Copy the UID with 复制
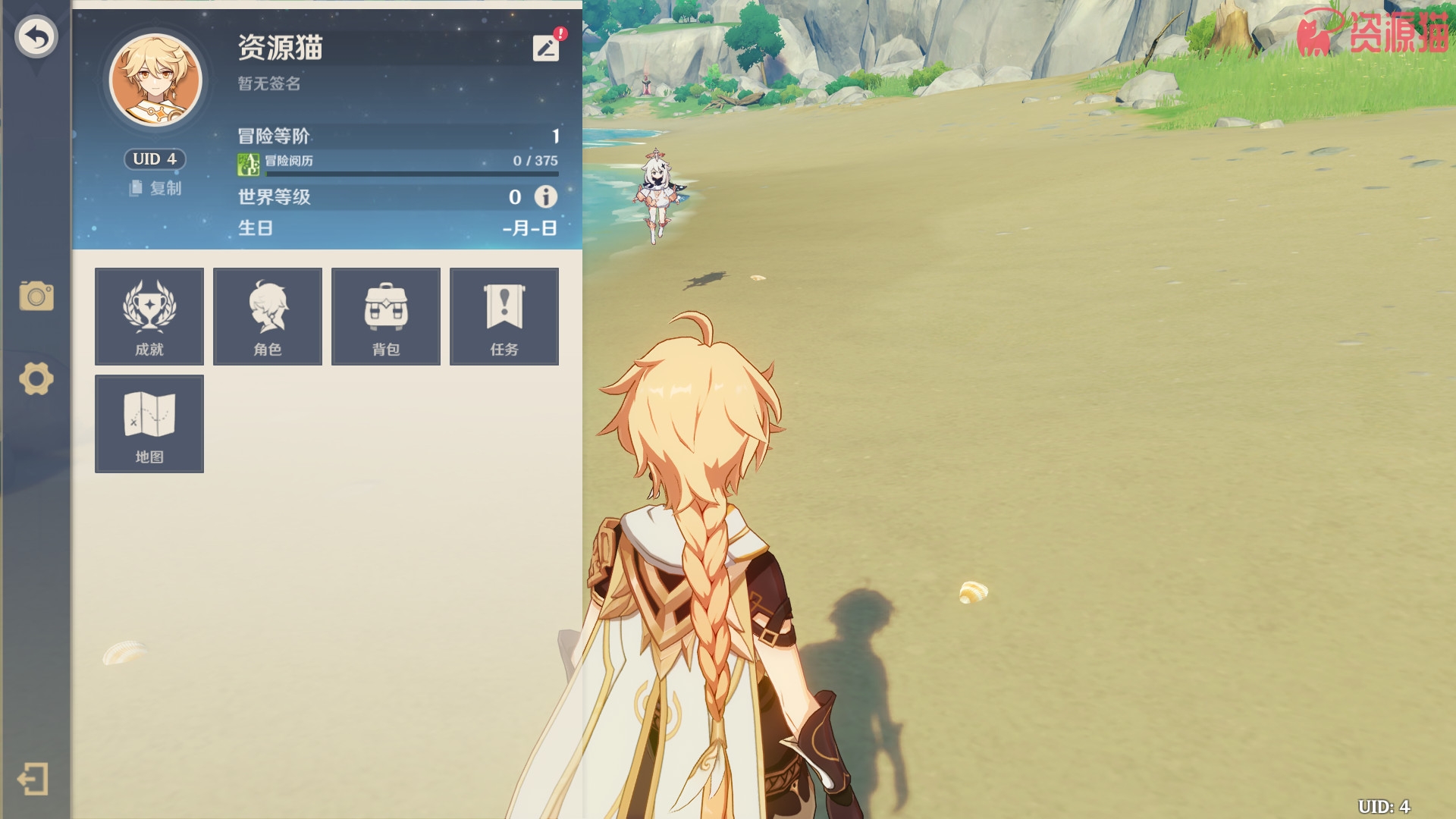 pos(156,188)
